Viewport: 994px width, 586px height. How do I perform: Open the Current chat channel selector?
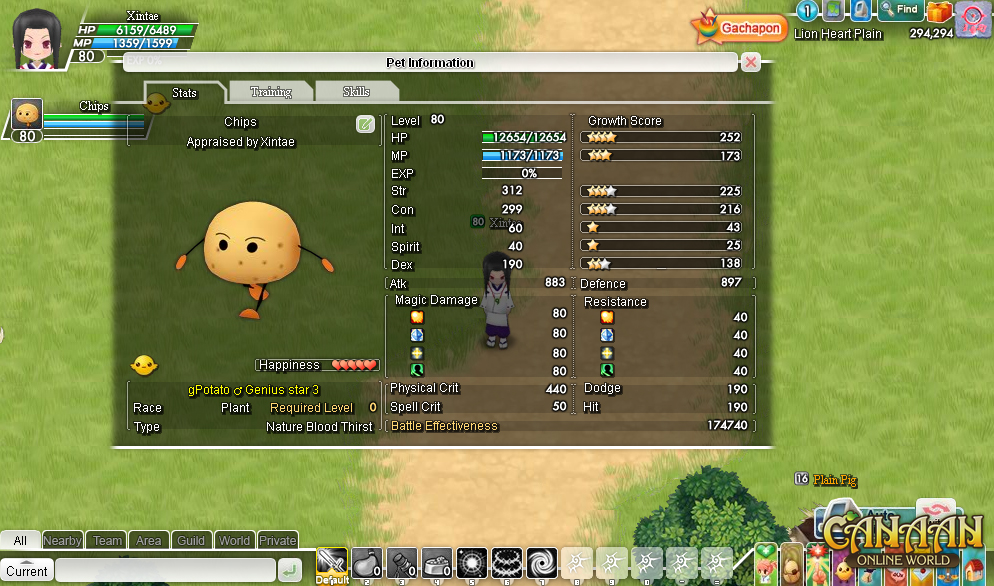27,571
